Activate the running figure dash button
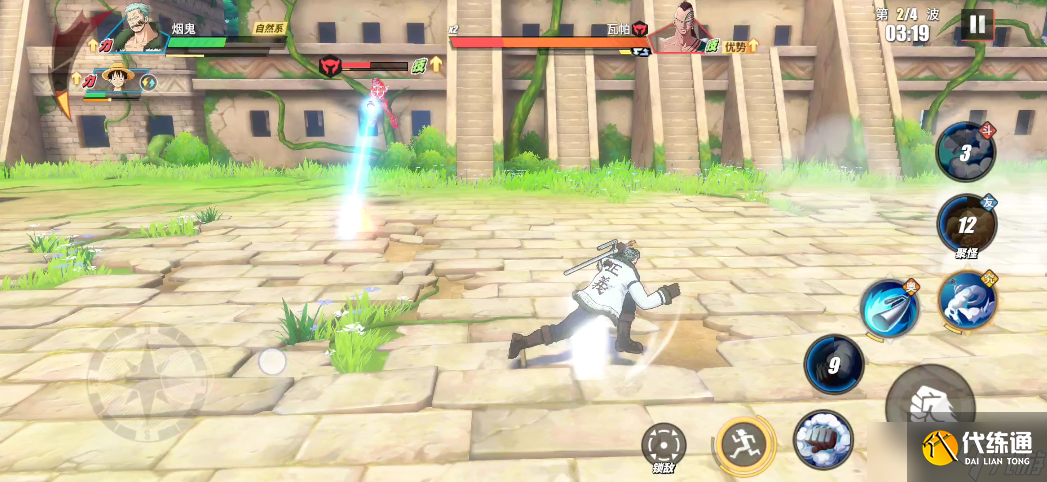The image size is (1047, 482). 745,440
